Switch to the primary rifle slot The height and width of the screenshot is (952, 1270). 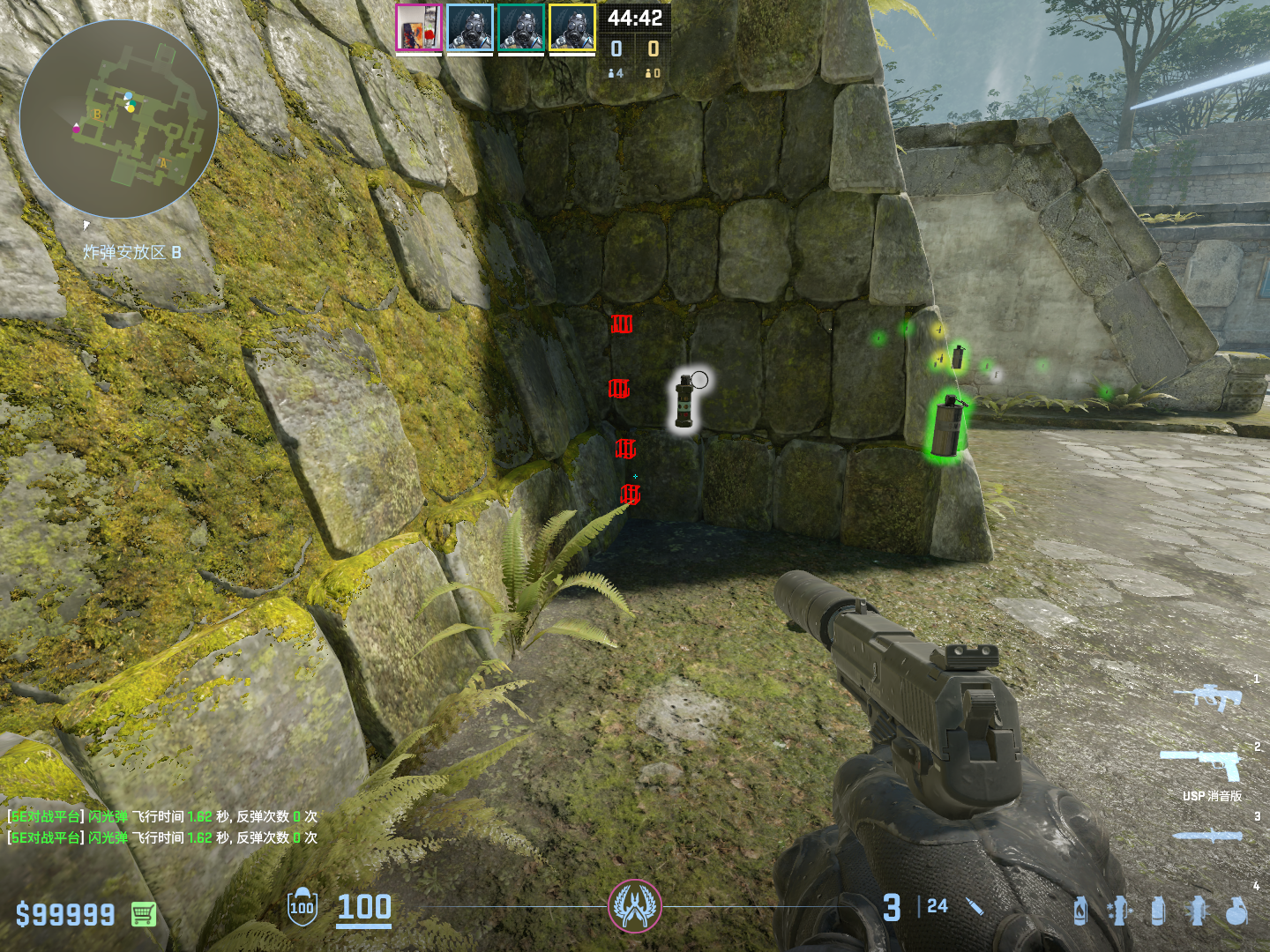1208,696
